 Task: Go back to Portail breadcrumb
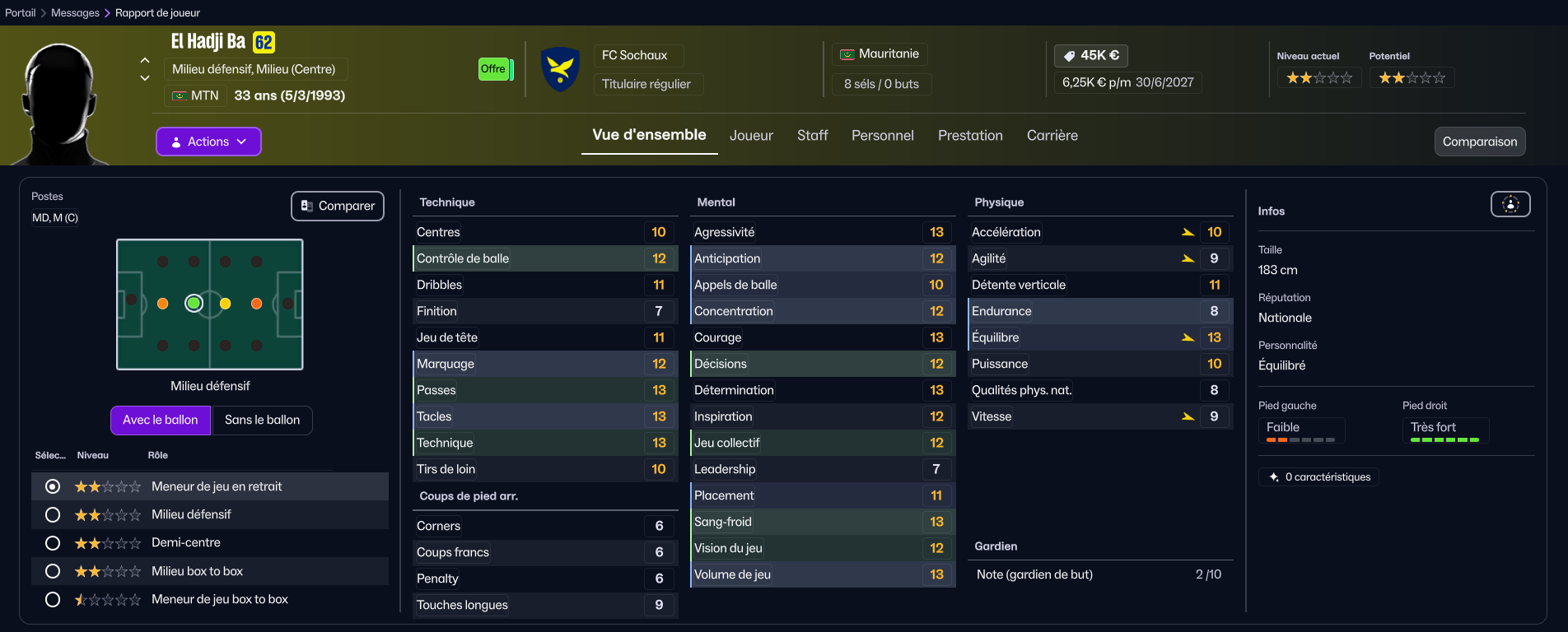[x=21, y=12]
